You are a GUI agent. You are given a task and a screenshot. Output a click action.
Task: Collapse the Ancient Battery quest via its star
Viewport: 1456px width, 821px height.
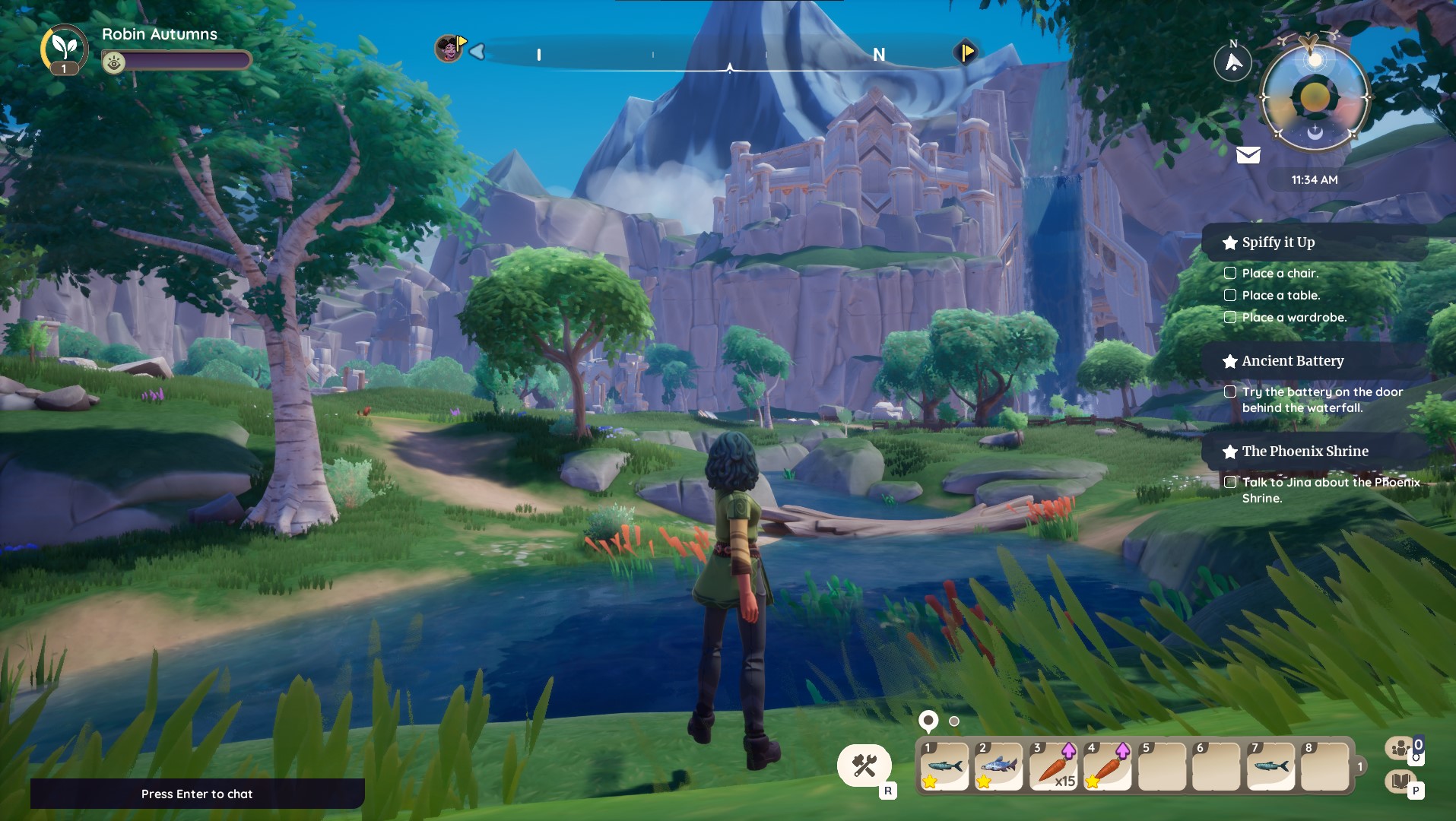[x=1229, y=361]
